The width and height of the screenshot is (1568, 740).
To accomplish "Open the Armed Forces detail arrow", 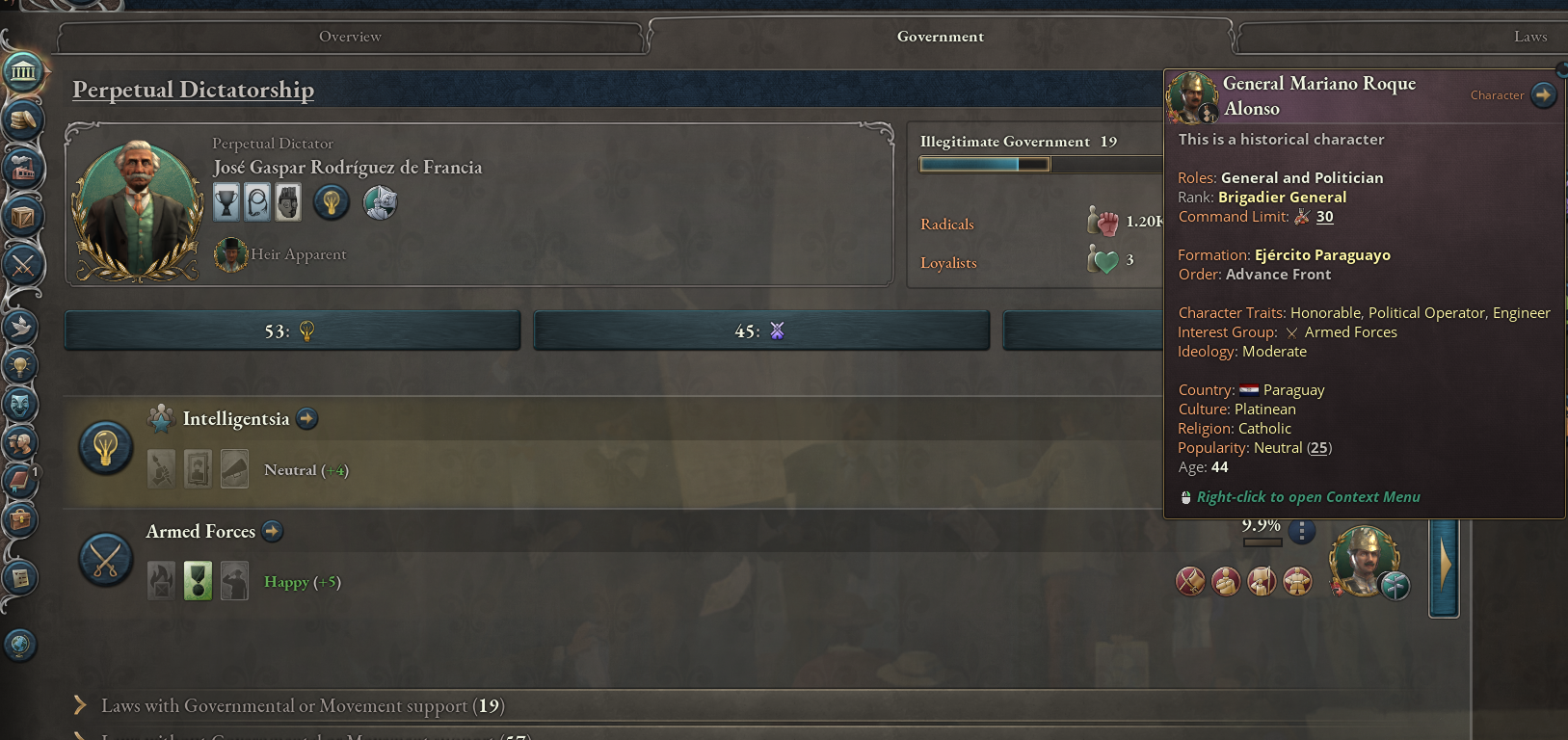I will click(272, 531).
